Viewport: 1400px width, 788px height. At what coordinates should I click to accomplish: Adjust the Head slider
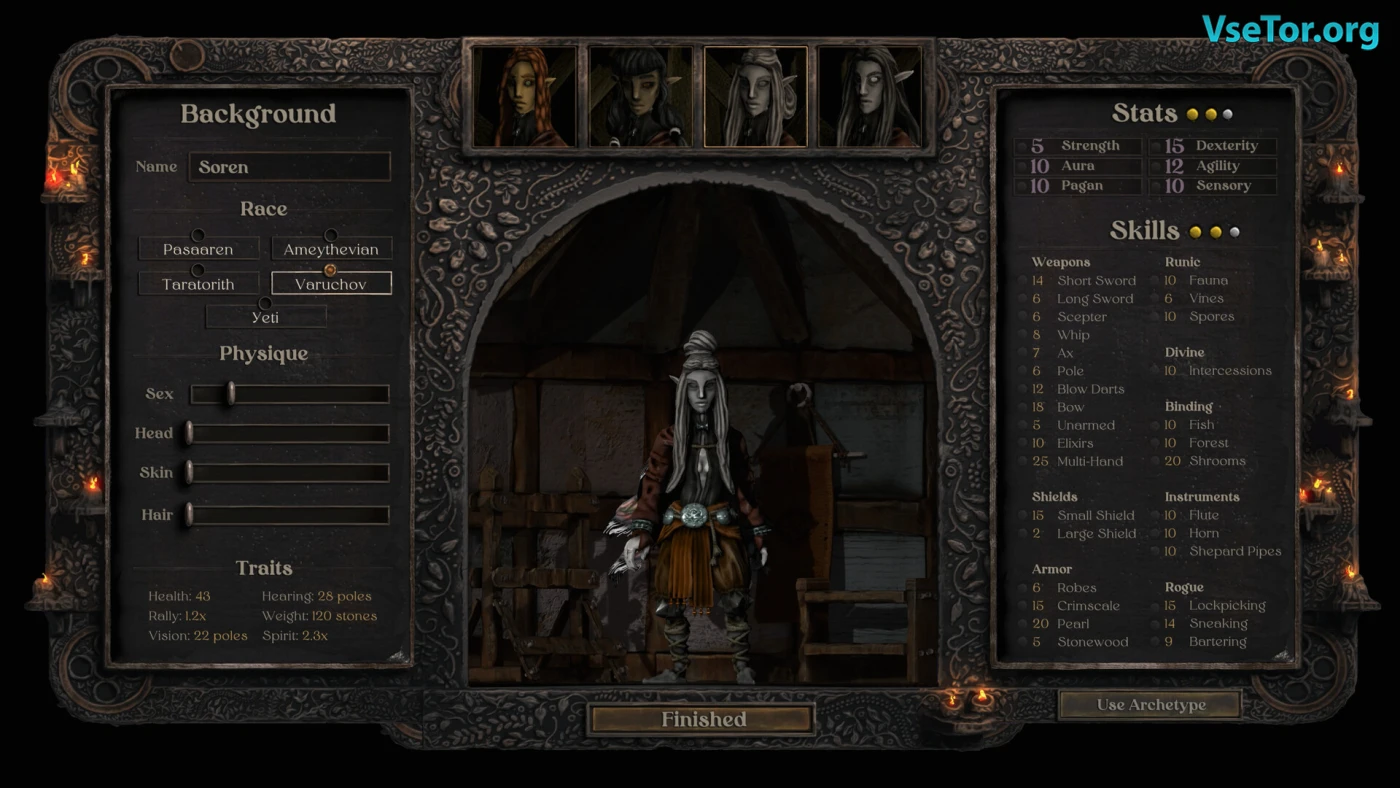tap(289, 433)
